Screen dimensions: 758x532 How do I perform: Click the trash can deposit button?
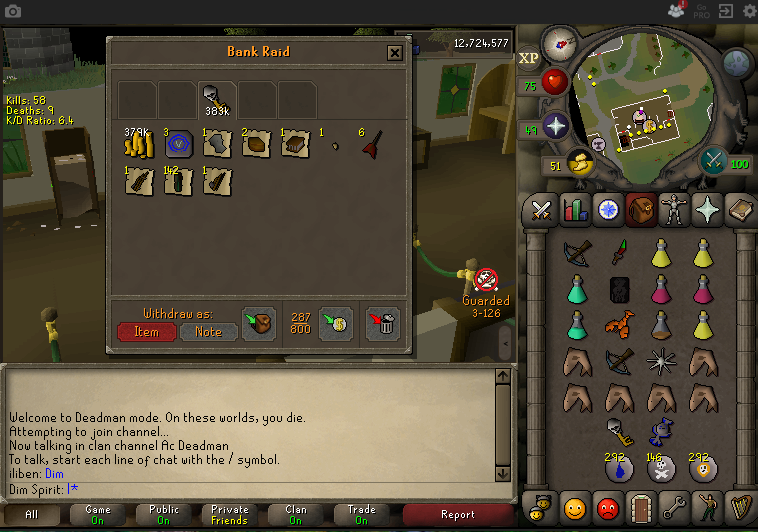point(383,323)
